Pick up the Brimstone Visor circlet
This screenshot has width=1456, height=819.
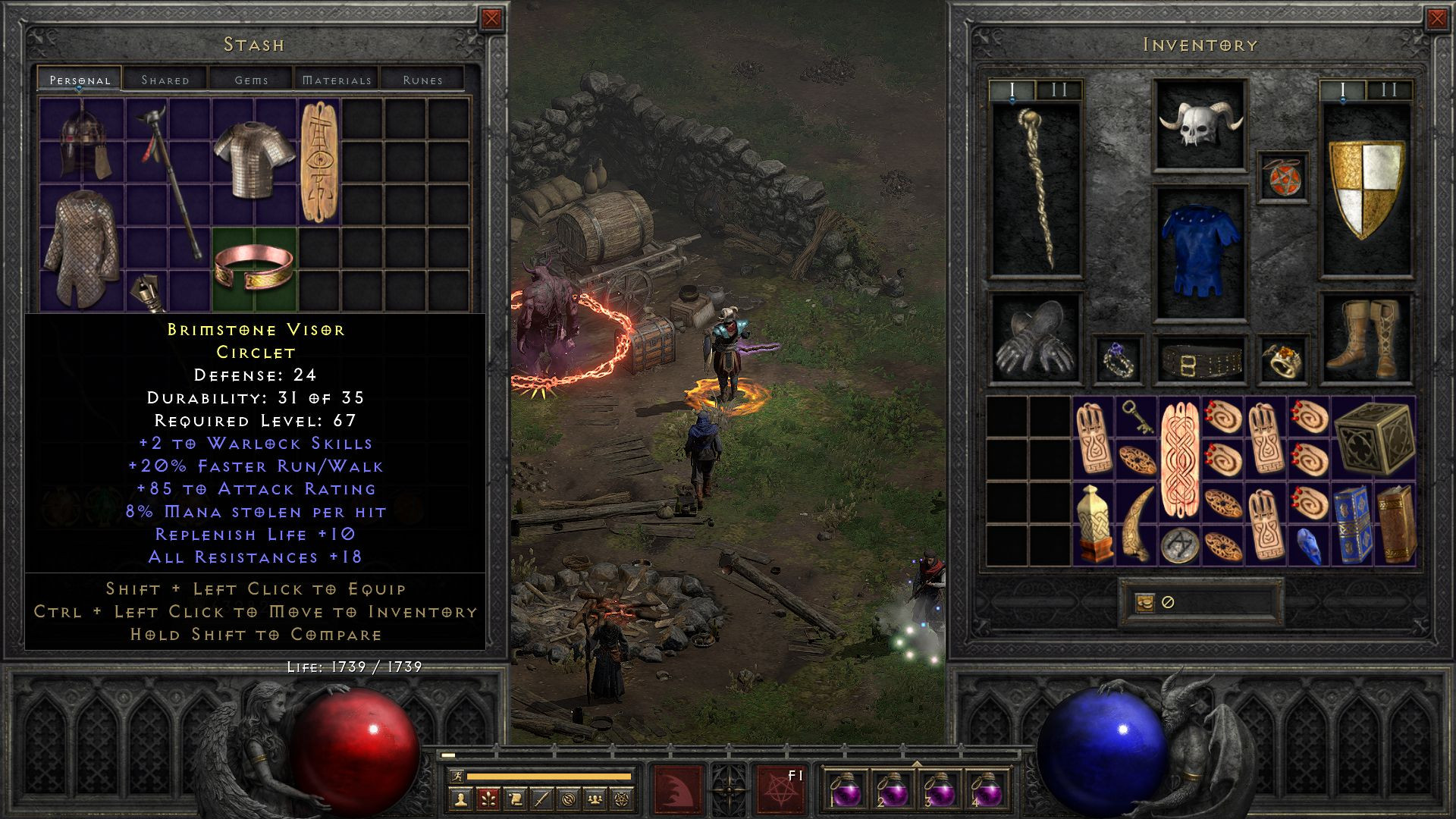(256, 267)
